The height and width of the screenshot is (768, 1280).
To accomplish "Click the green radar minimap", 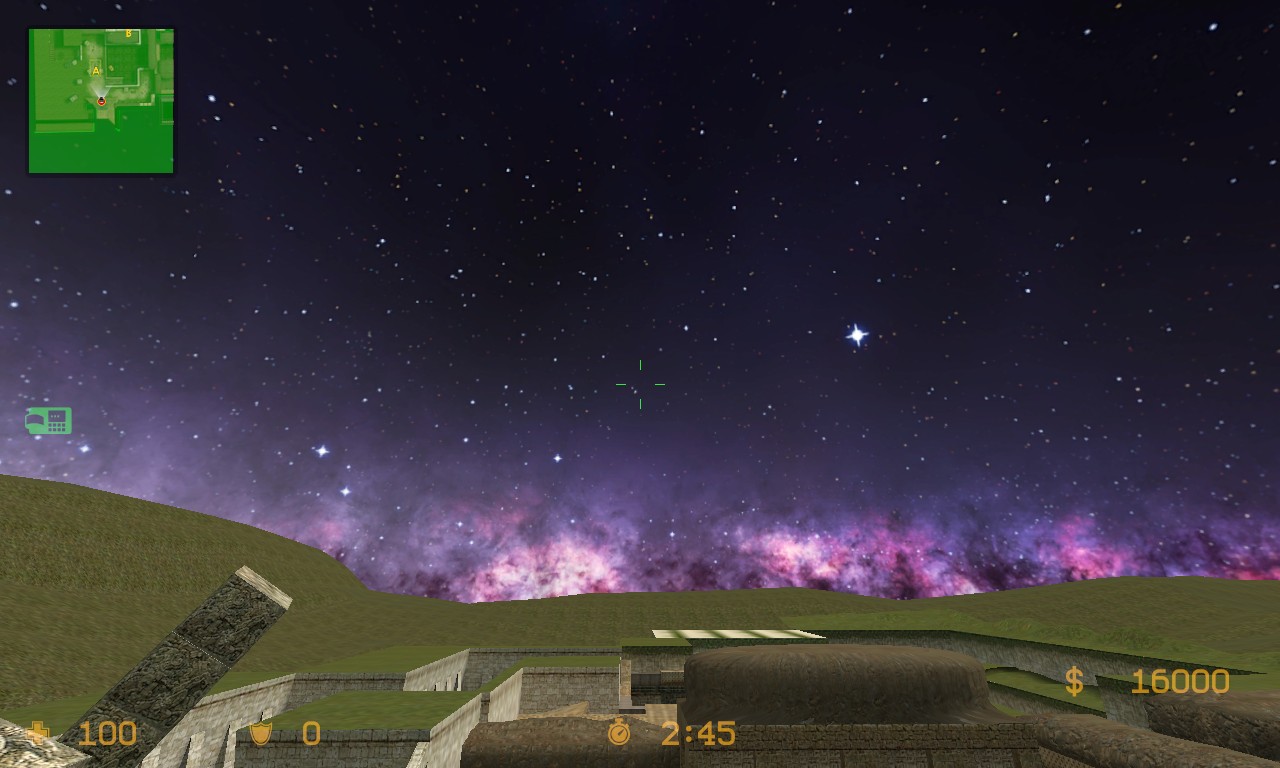I will pos(101,100).
